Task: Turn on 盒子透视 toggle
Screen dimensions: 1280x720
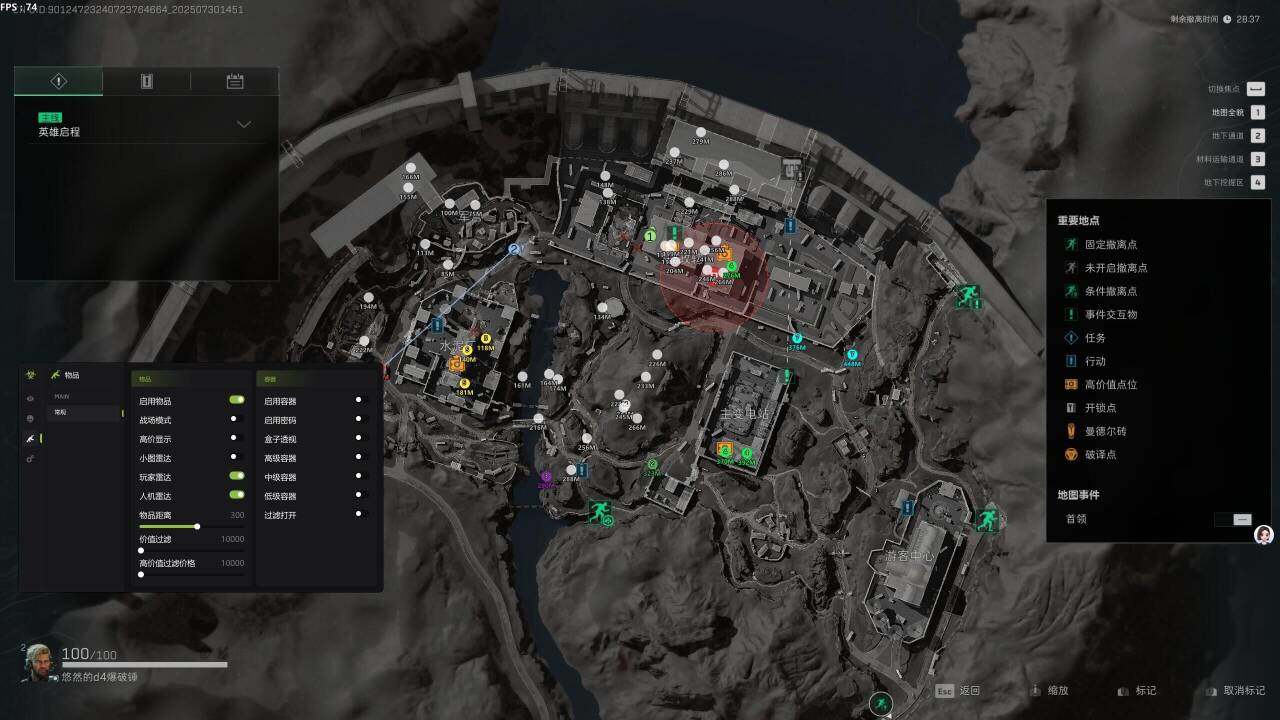Action: tap(361, 439)
